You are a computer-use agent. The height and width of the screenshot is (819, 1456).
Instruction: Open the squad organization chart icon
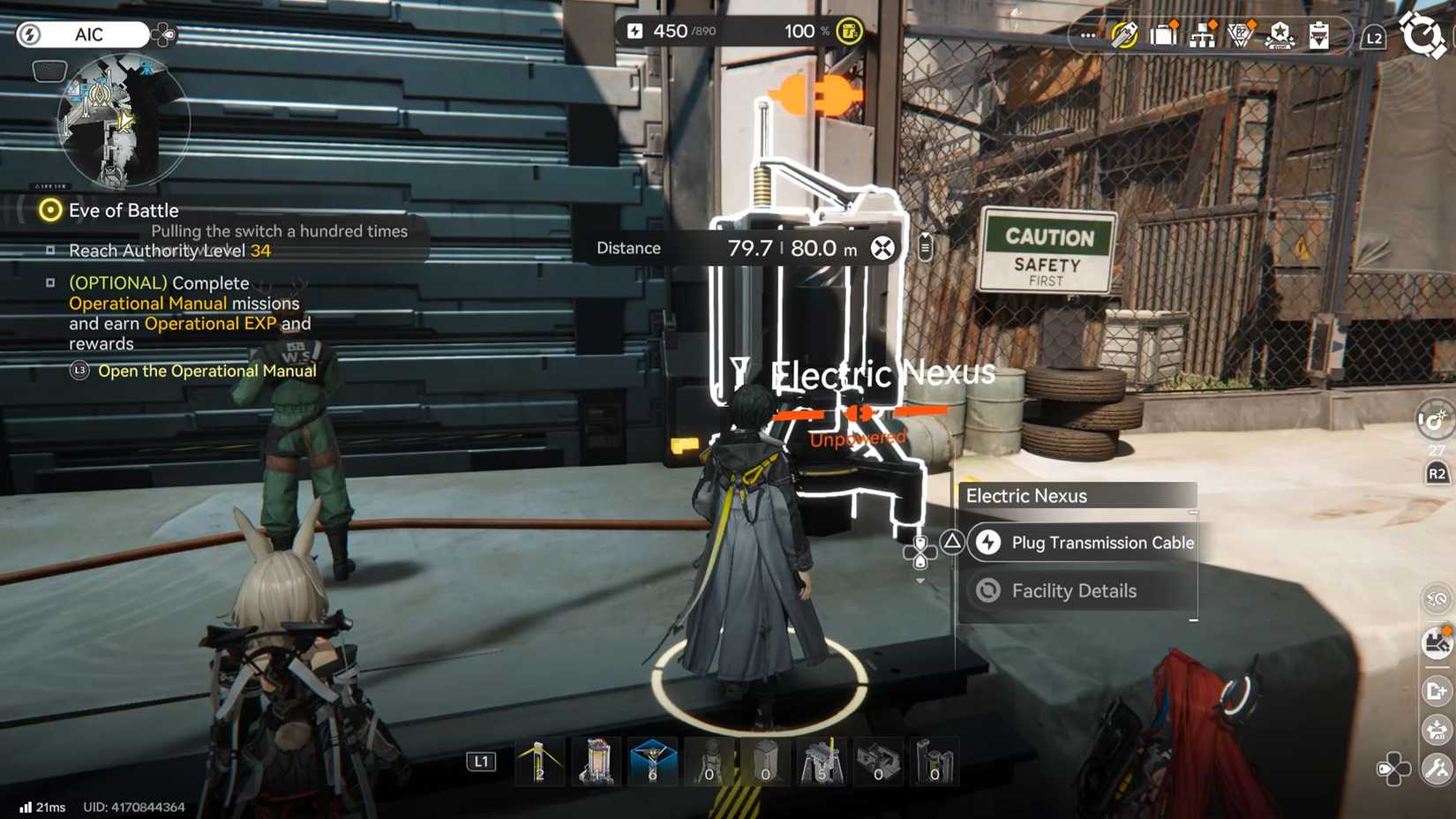(1203, 35)
